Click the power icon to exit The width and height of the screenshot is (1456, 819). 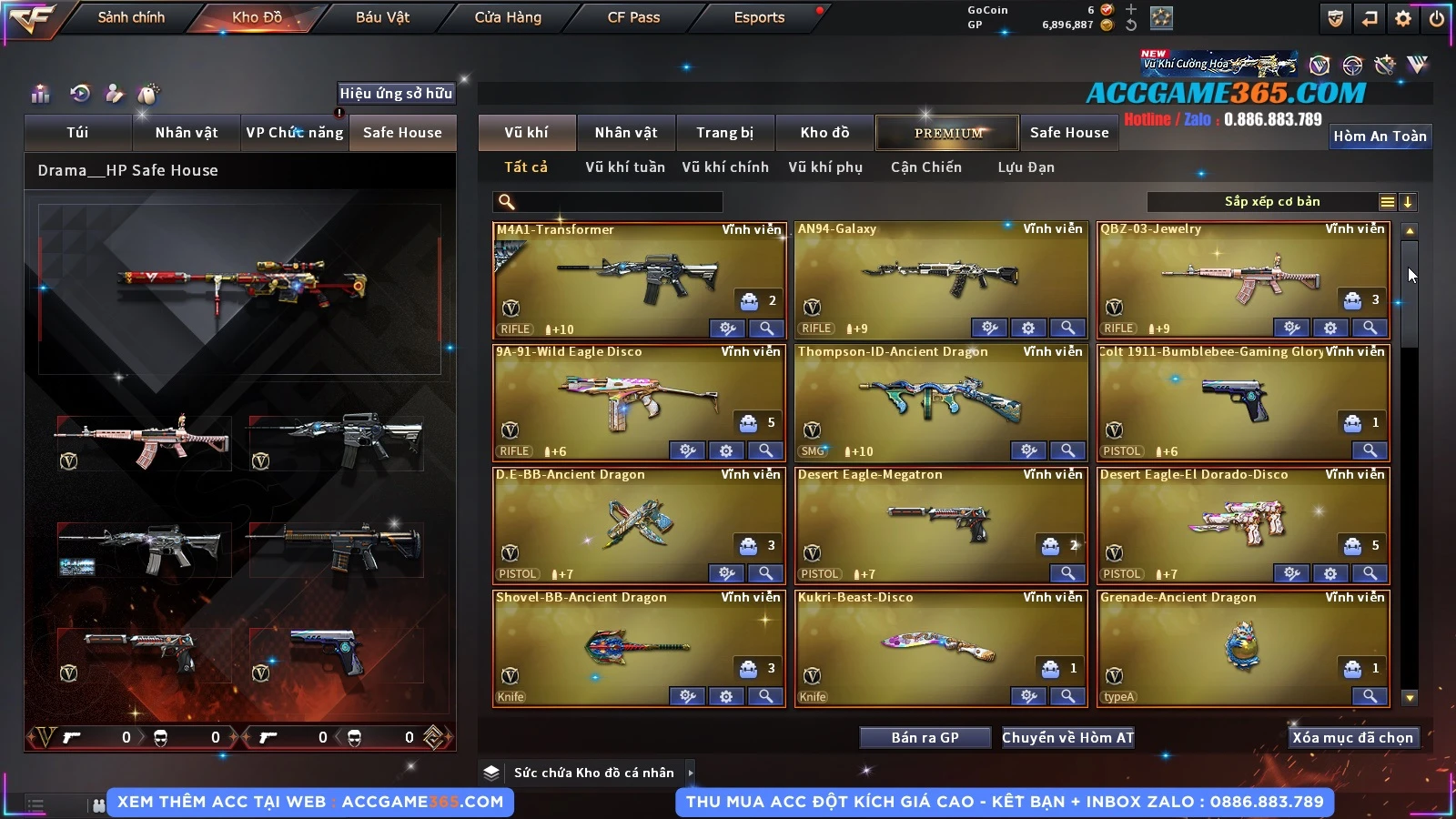[x=1437, y=18]
